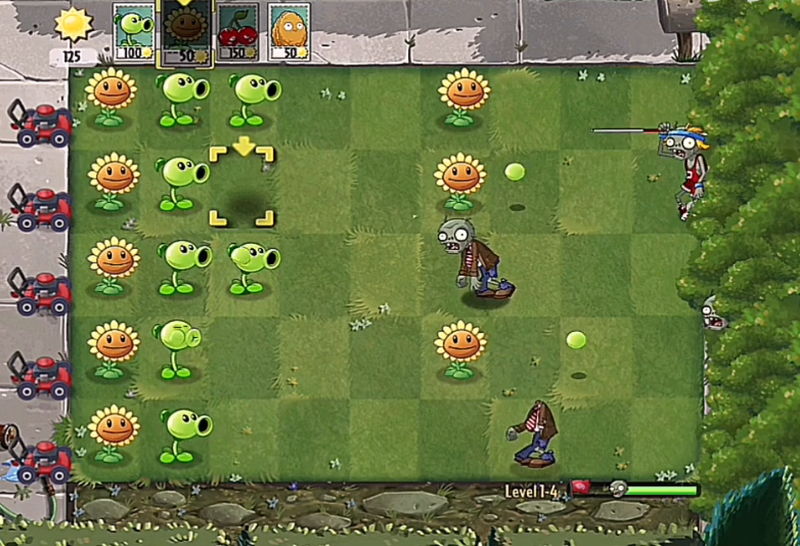Select the Wall-nut seed packet

coord(289,32)
